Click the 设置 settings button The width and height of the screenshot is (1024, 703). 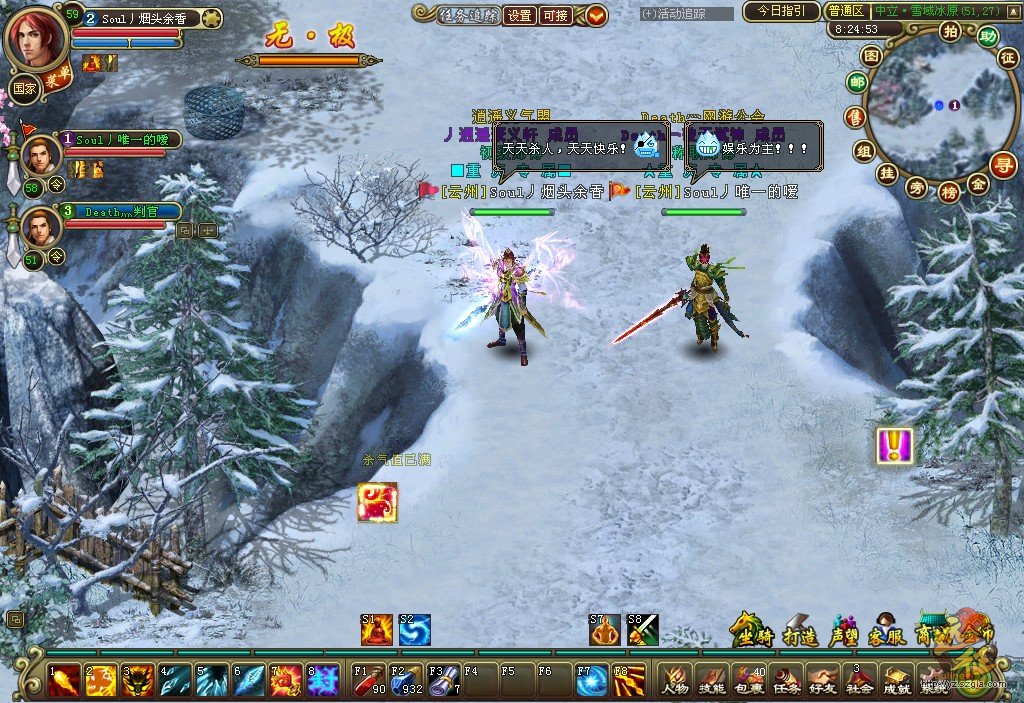(519, 15)
